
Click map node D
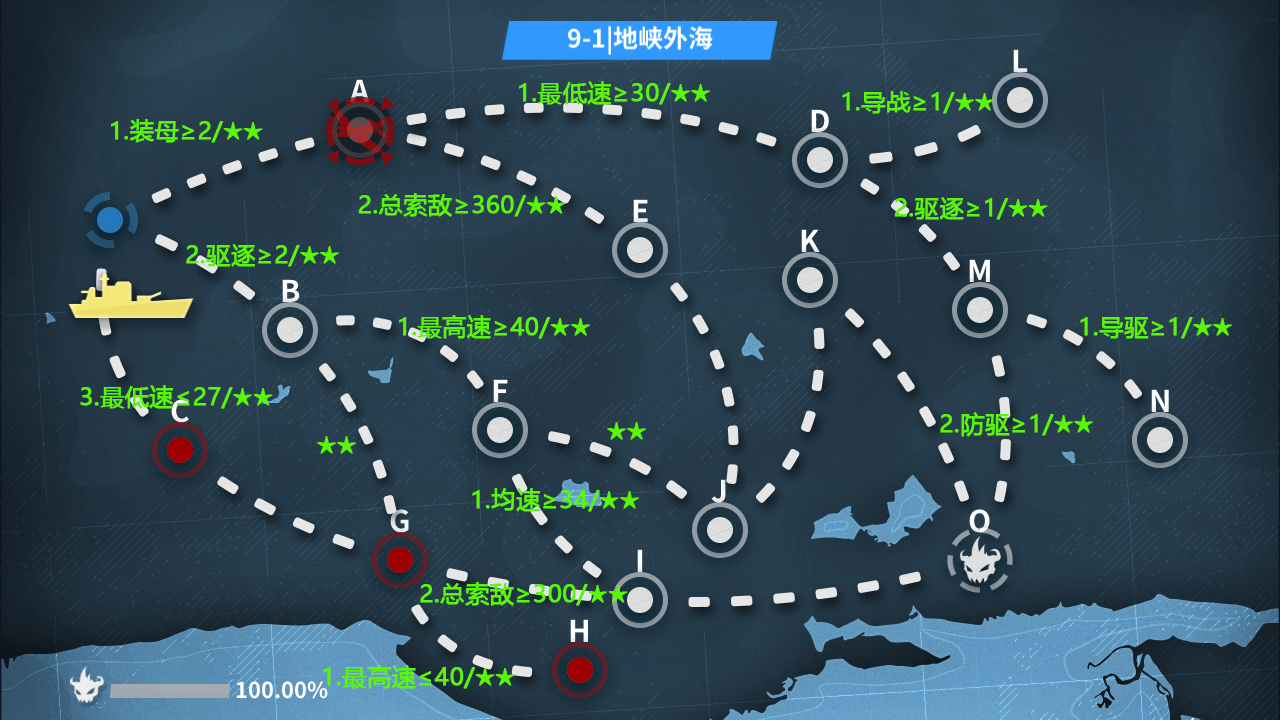[820, 160]
